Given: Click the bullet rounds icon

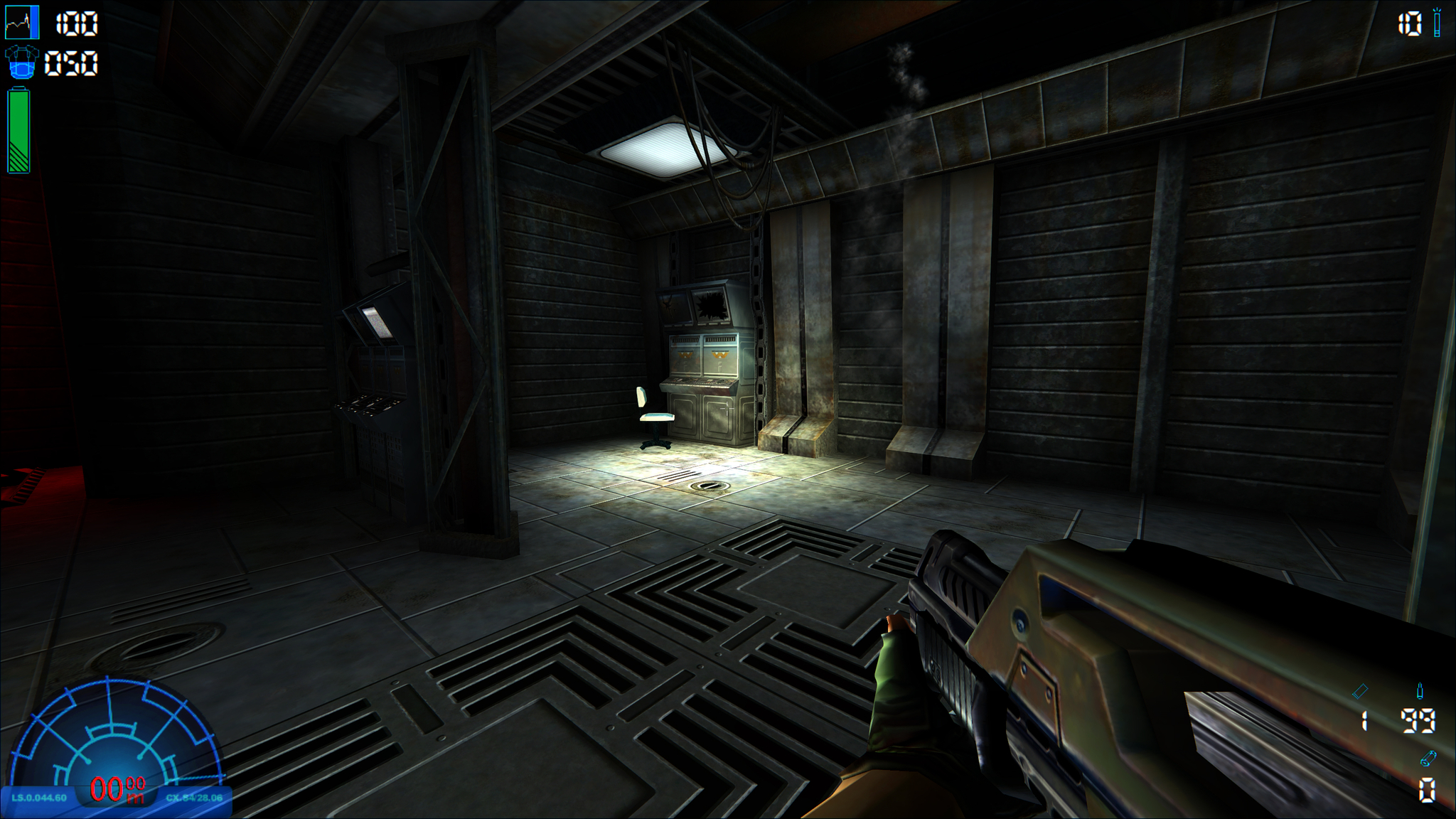Looking at the screenshot, I should [1420, 690].
